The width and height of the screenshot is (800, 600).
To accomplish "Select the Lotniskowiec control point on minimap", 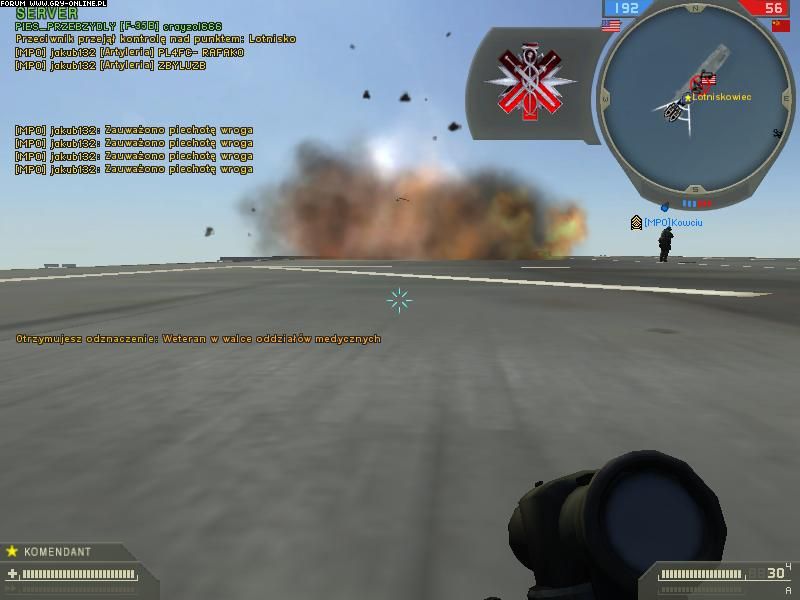I will [710, 81].
